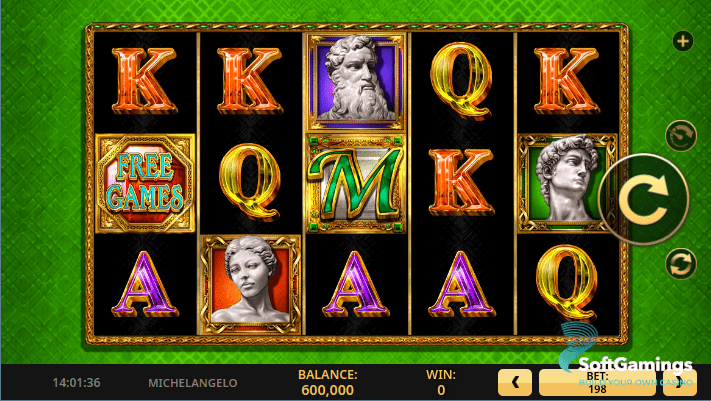Screen dimensions: 711x401
Task: Decrease the bet with the left arrow
Action: pos(514,381)
